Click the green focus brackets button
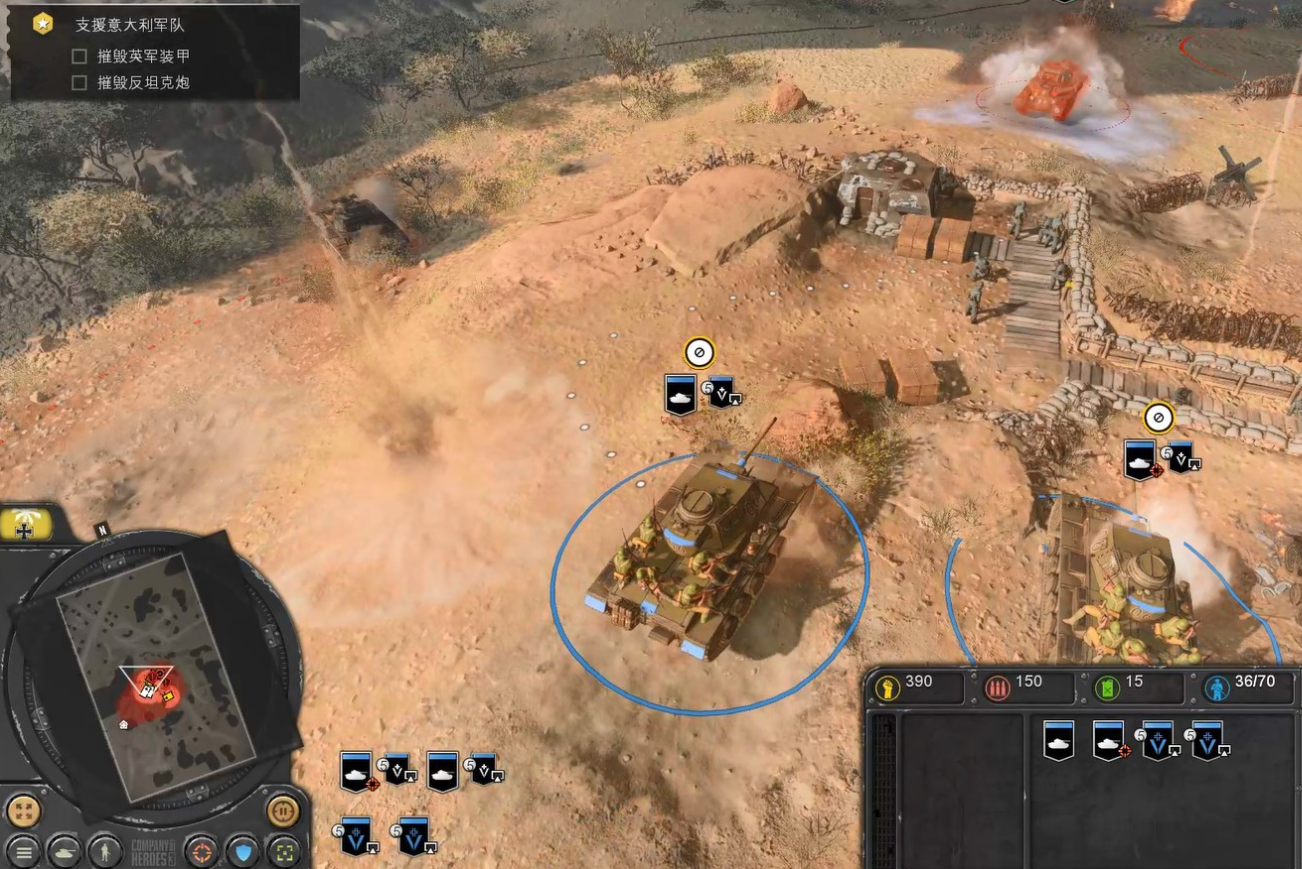This screenshot has width=1302, height=869. pyautogui.click(x=283, y=852)
